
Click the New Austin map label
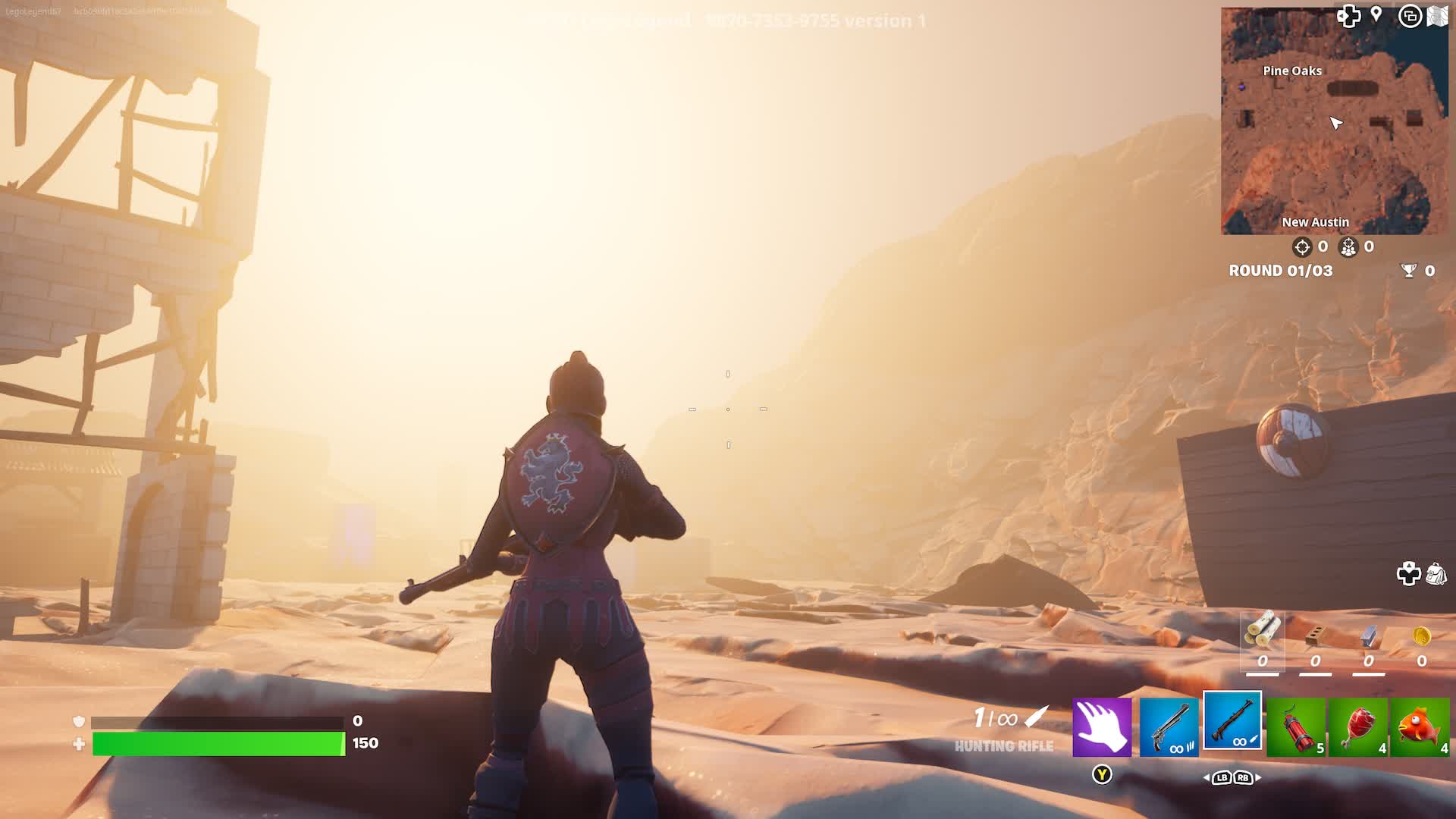pyautogui.click(x=1315, y=221)
